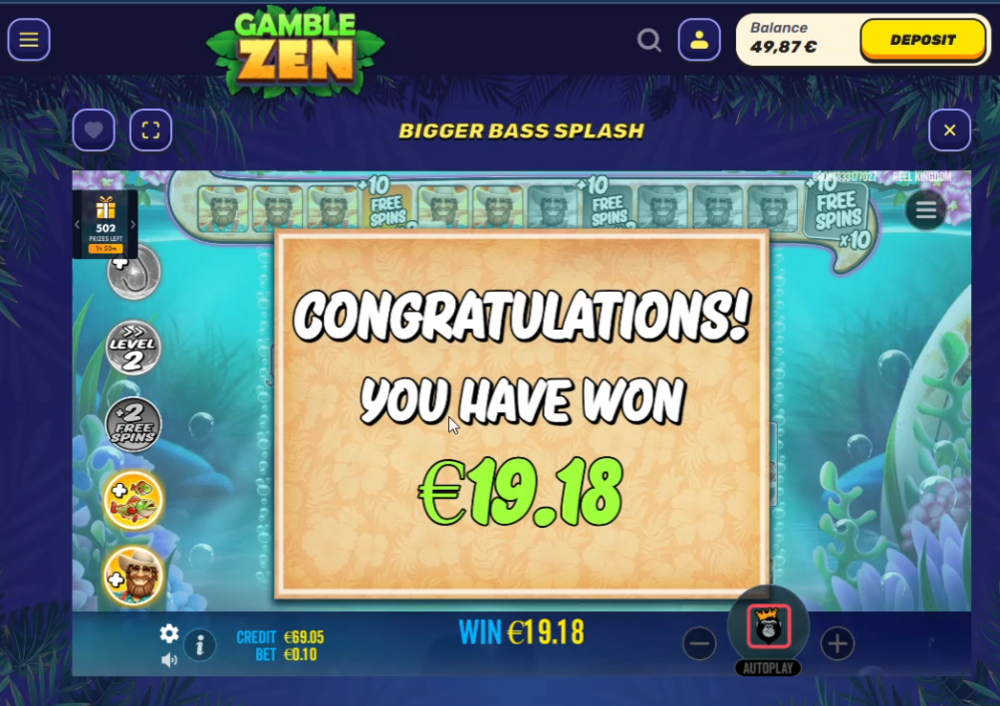Image resolution: width=1000 pixels, height=706 pixels.
Task: Click the Deposit button
Action: 922,40
